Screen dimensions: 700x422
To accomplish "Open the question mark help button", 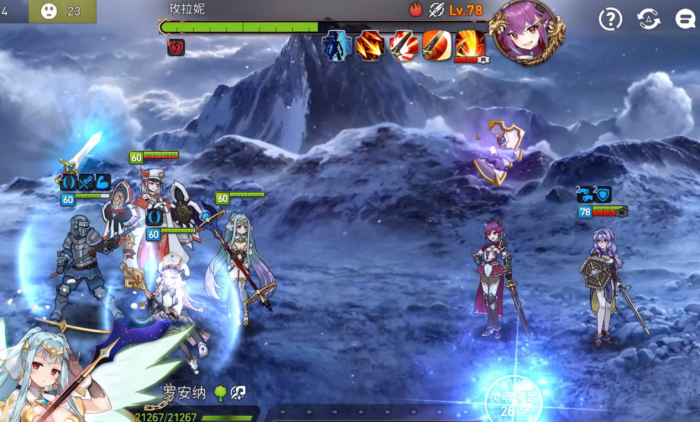I will point(610,19).
